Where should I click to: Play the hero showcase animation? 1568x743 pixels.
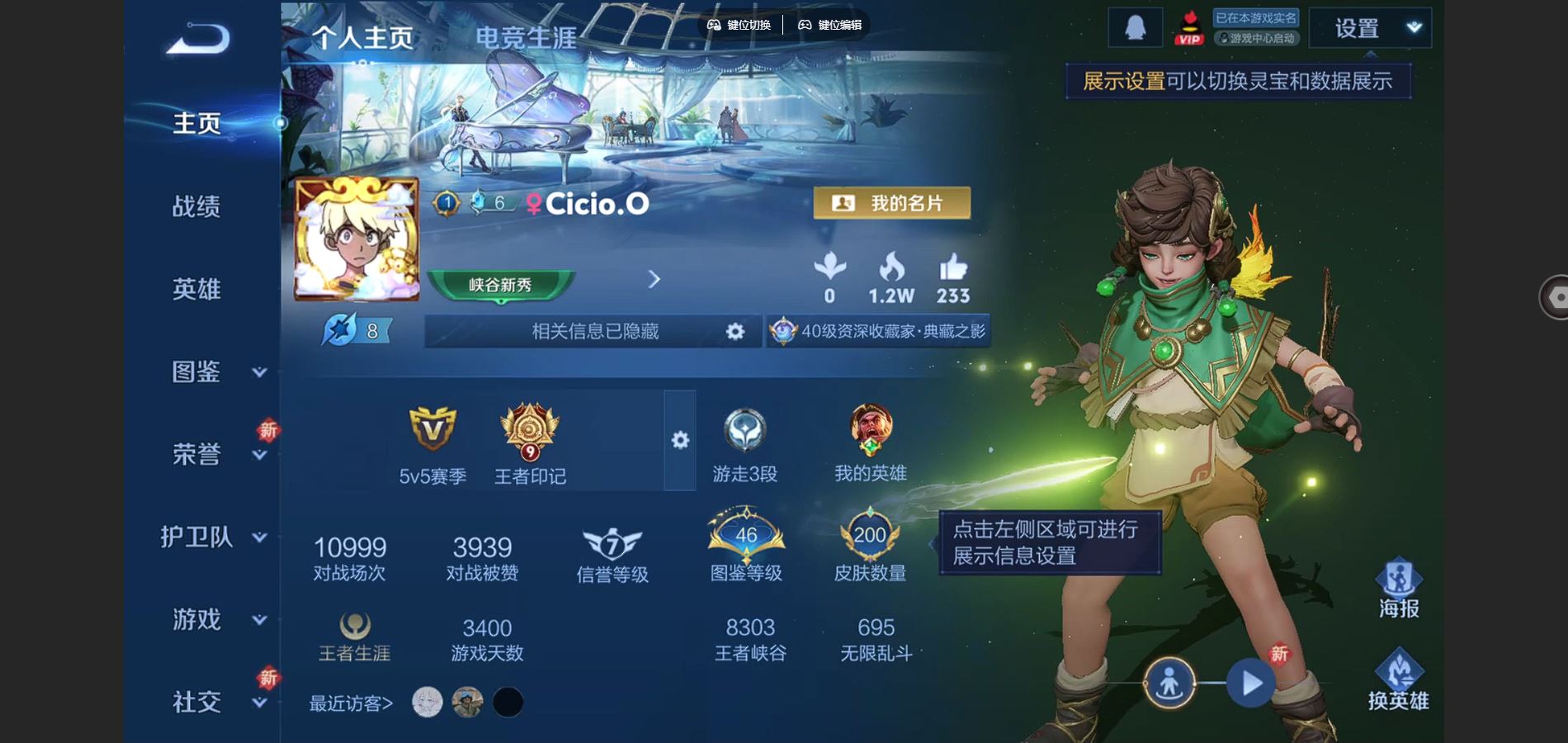[1251, 683]
